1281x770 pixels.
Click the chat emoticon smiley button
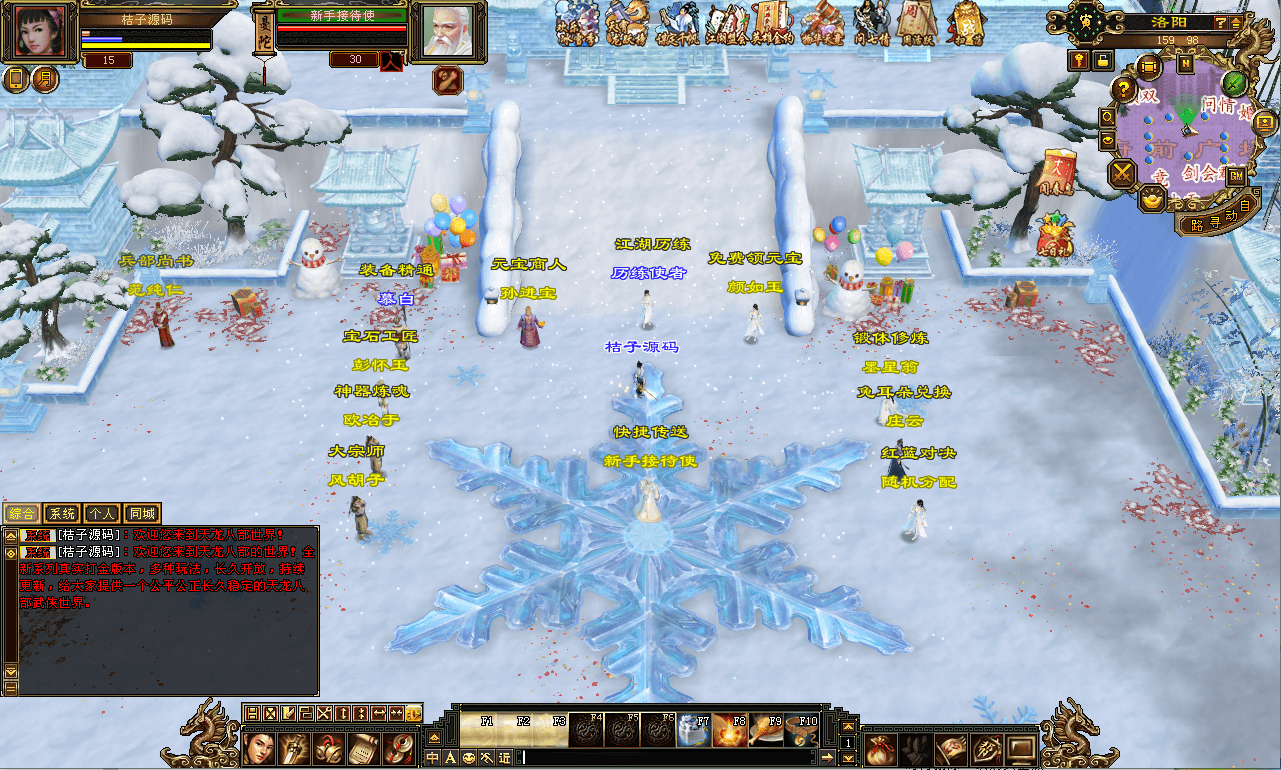coord(469,758)
